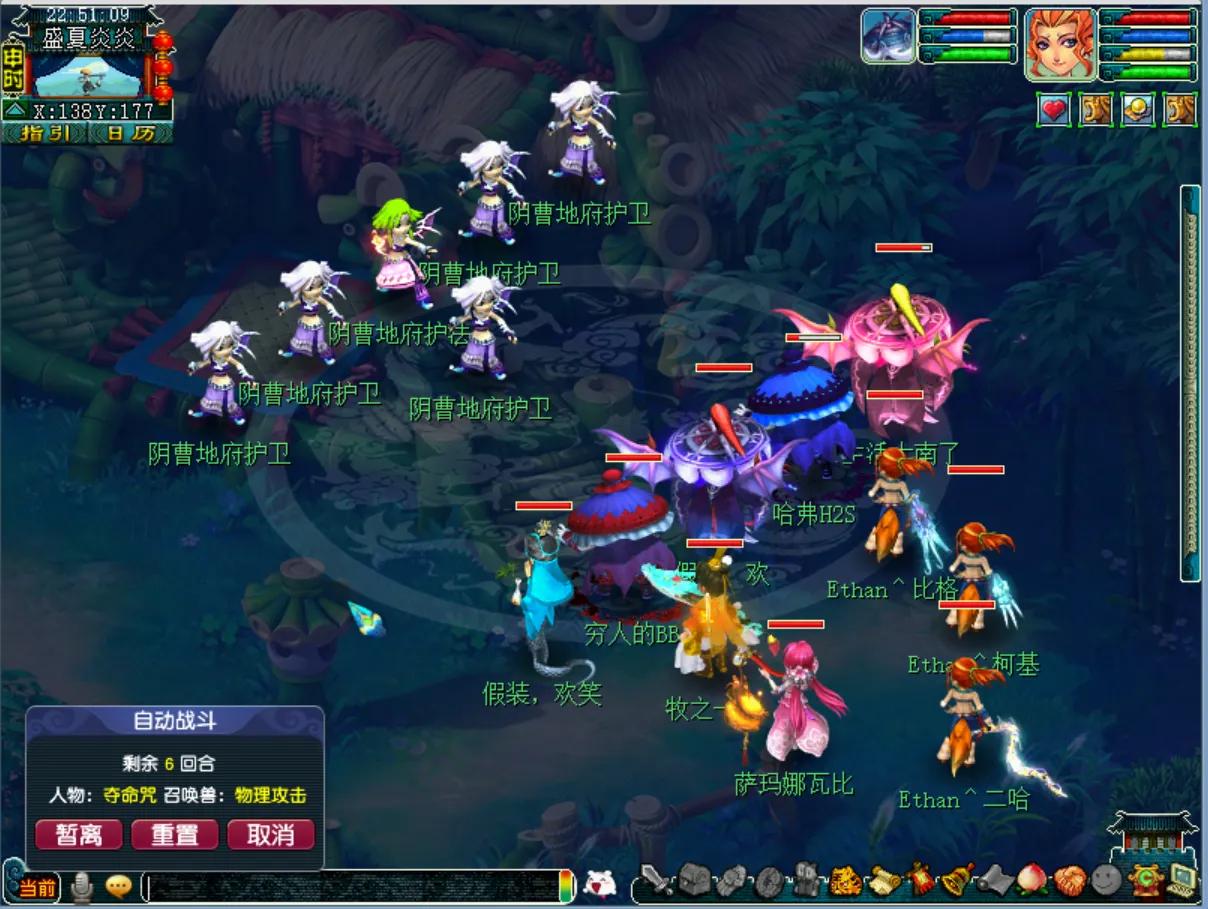The width and height of the screenshot is (1208, 909).
Task: Open the 指引 guide button
Action: click(x=45, y=133)
